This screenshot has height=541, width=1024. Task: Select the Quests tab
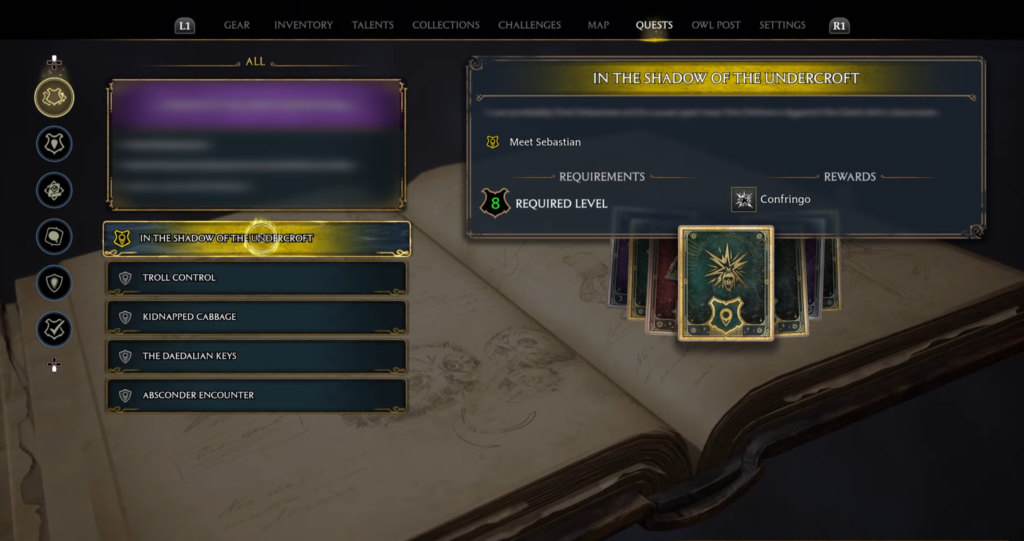tap(654, 25)
